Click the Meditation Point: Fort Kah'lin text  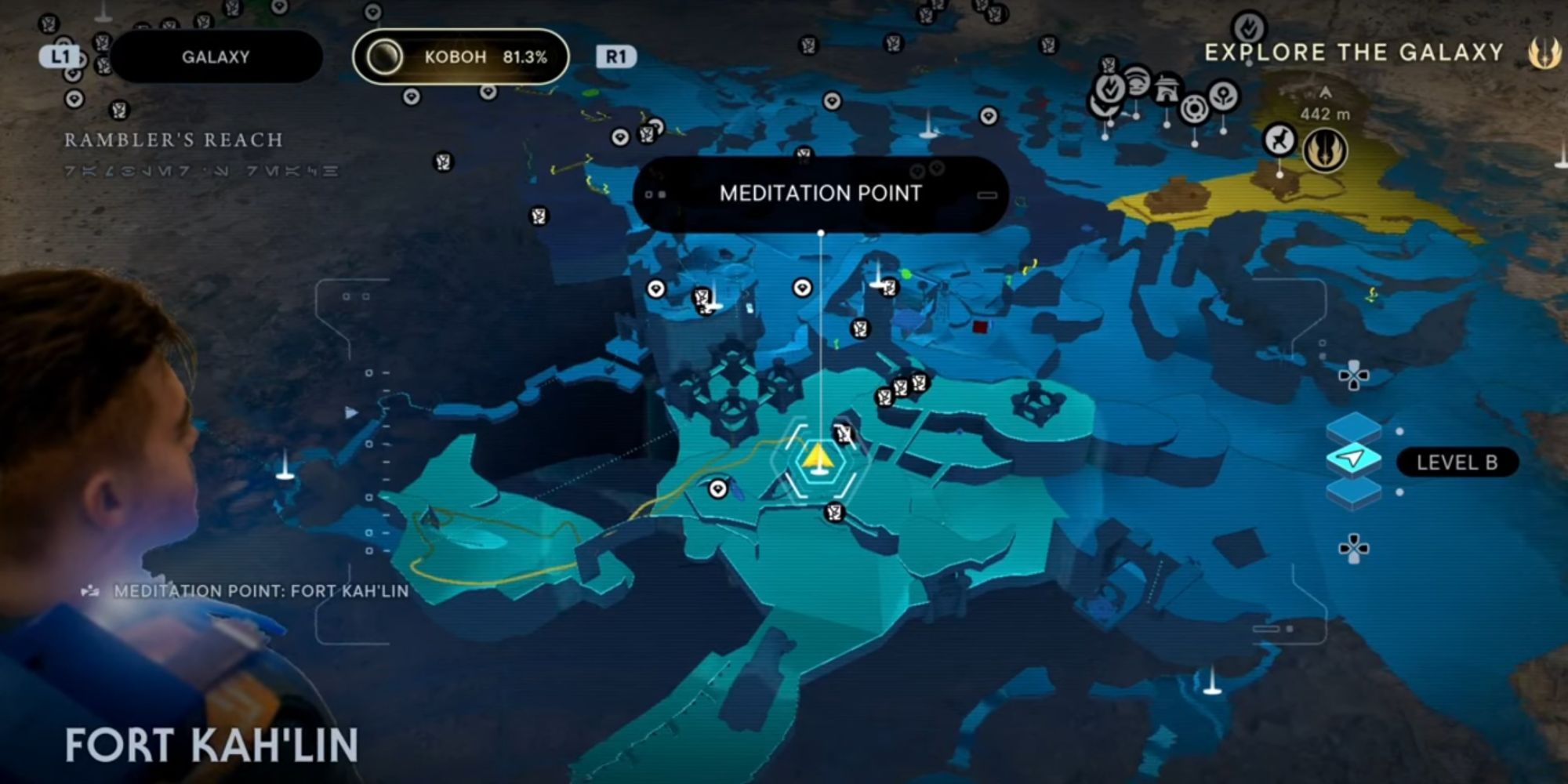[259, 592]
